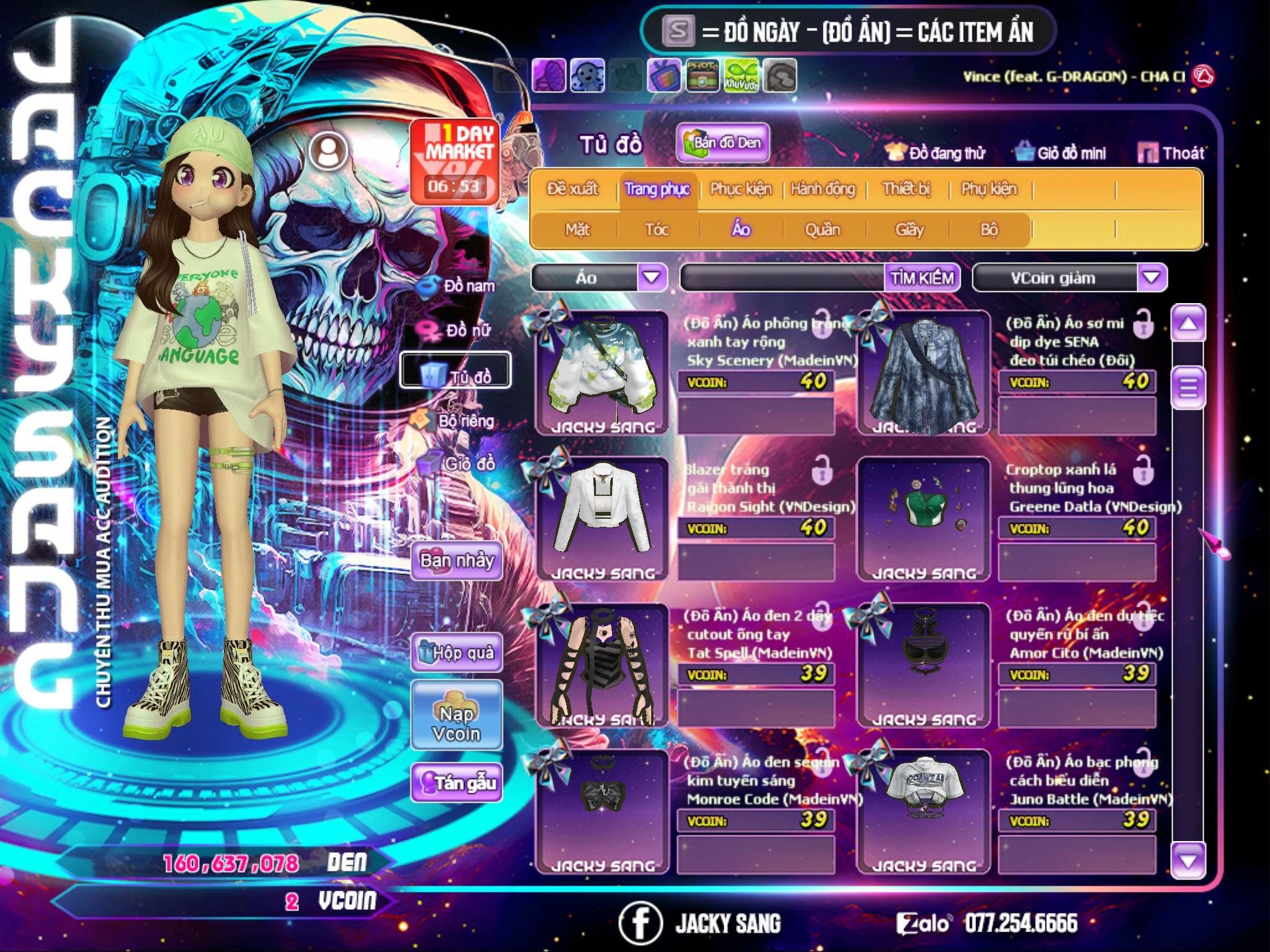
Task: Switch to the Phục kiện tab
Action: 740,189
